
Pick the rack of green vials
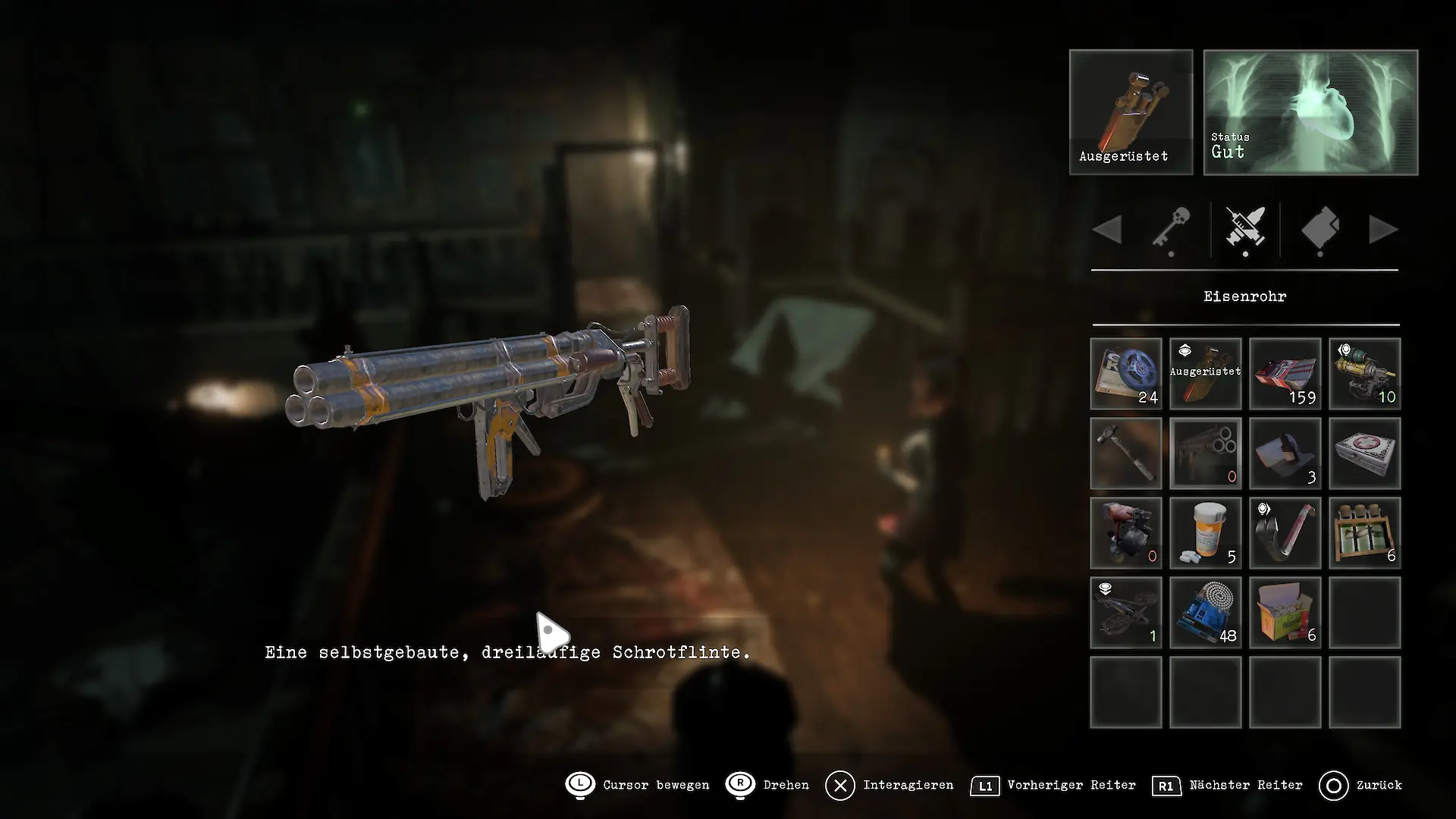coord(1365,533)
